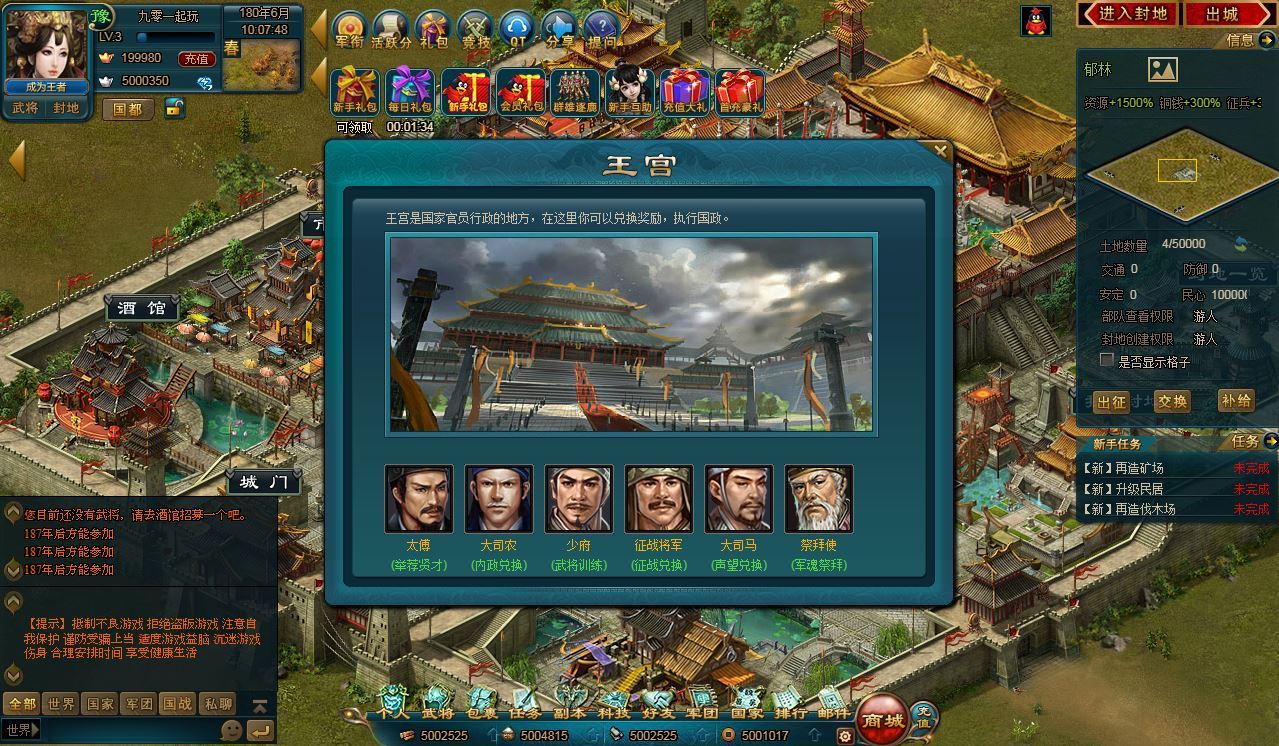1279x746 pixels.
Task: Click the 出征 expedition button
Action: coord(1111,402)
